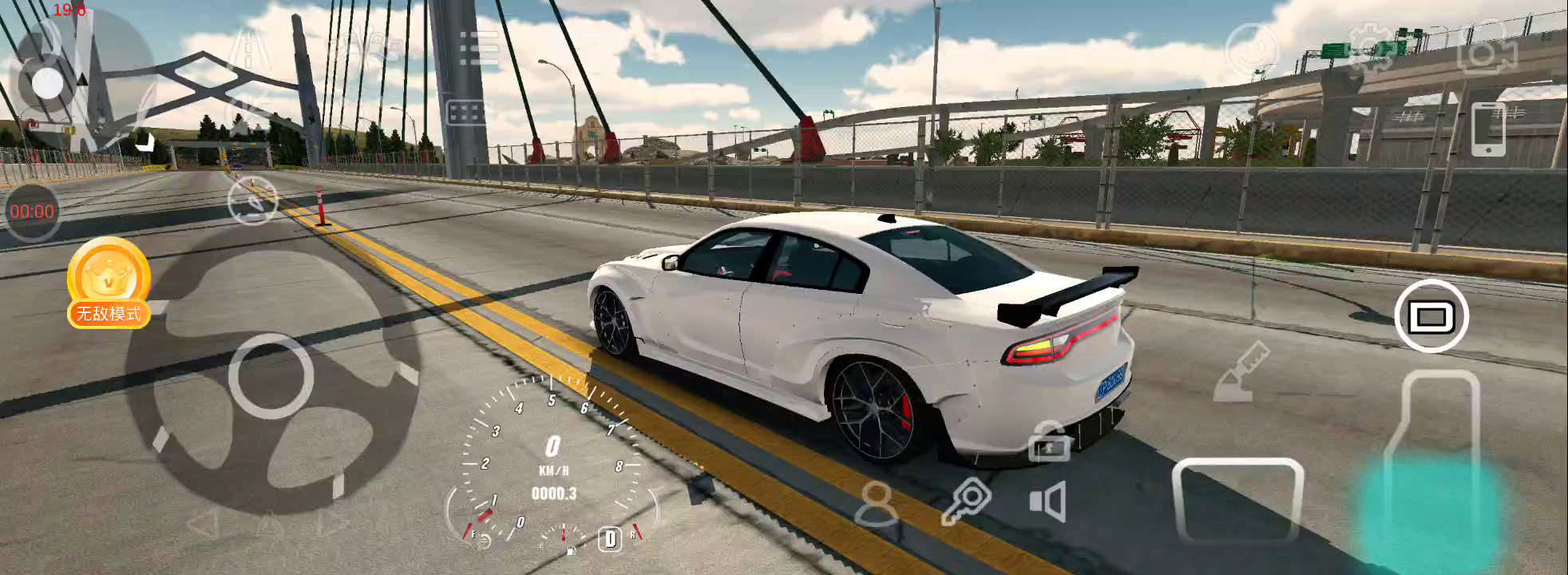Tap the steering wheel control
The image size is (1568, 575).
point(271,377)
